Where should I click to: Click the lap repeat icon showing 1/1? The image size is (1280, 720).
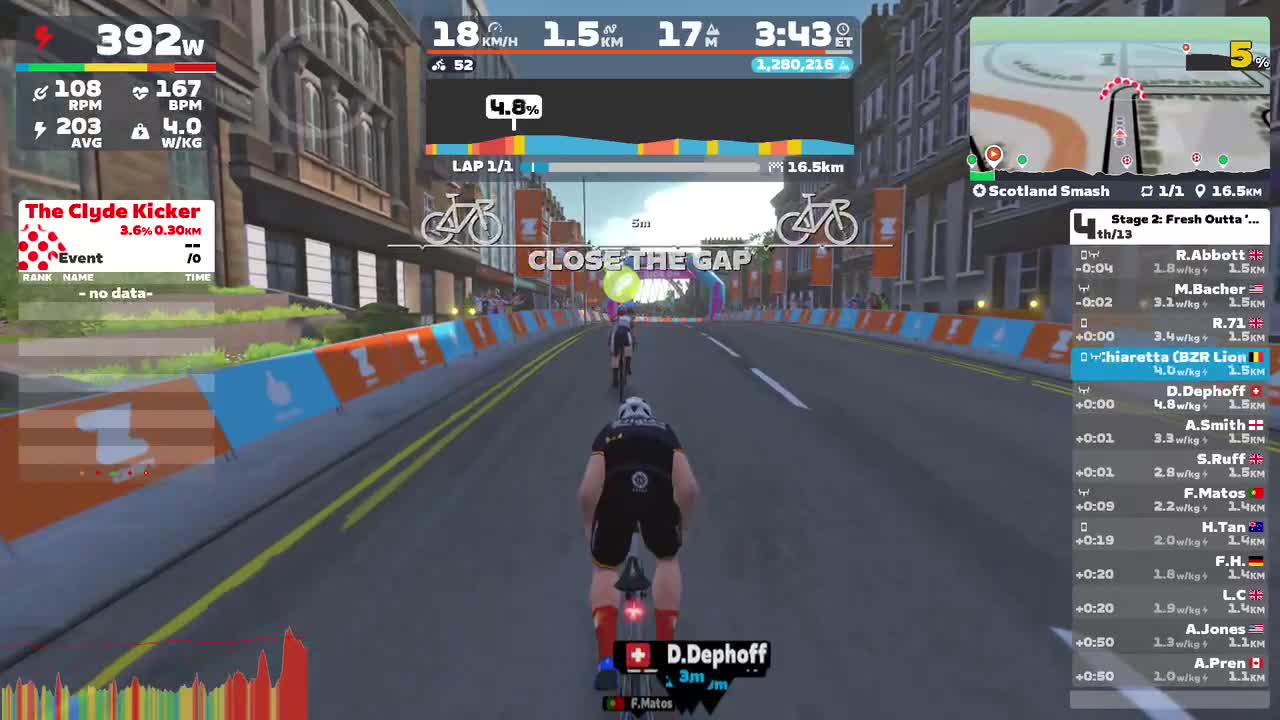pyautogui.click(x=1148, y=190)
